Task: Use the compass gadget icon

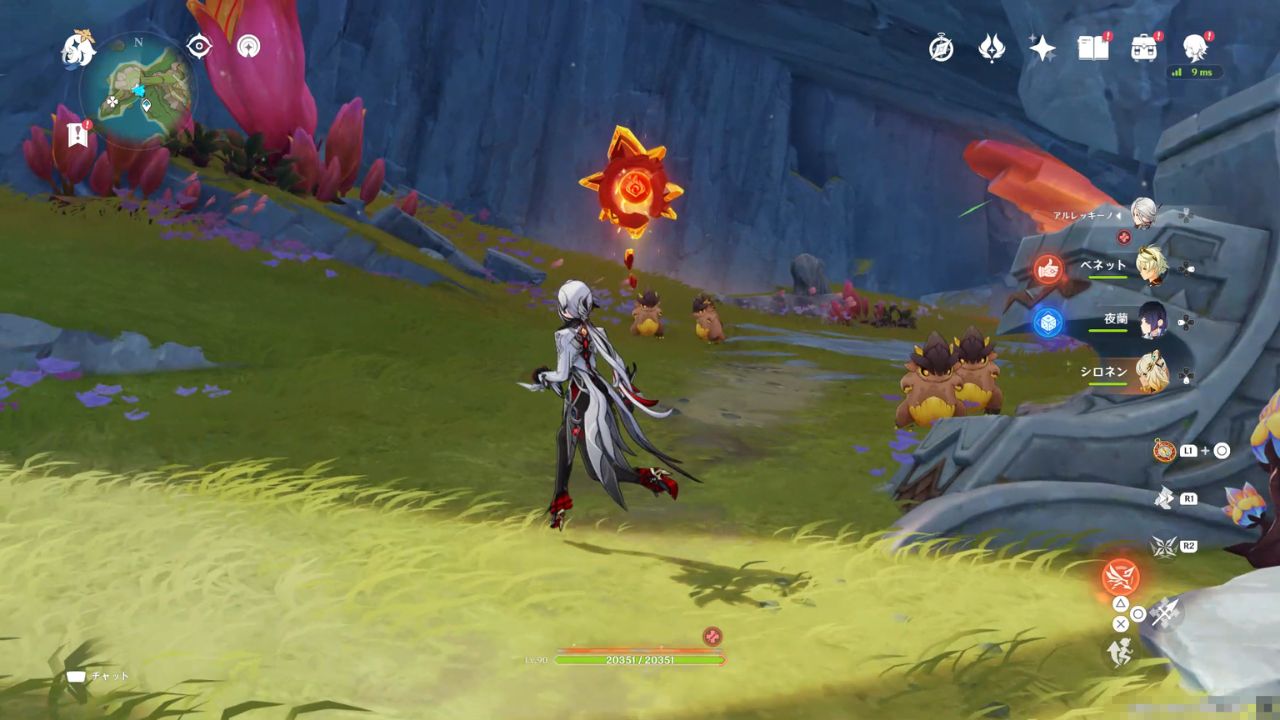Action: [x=1163, y=451]
